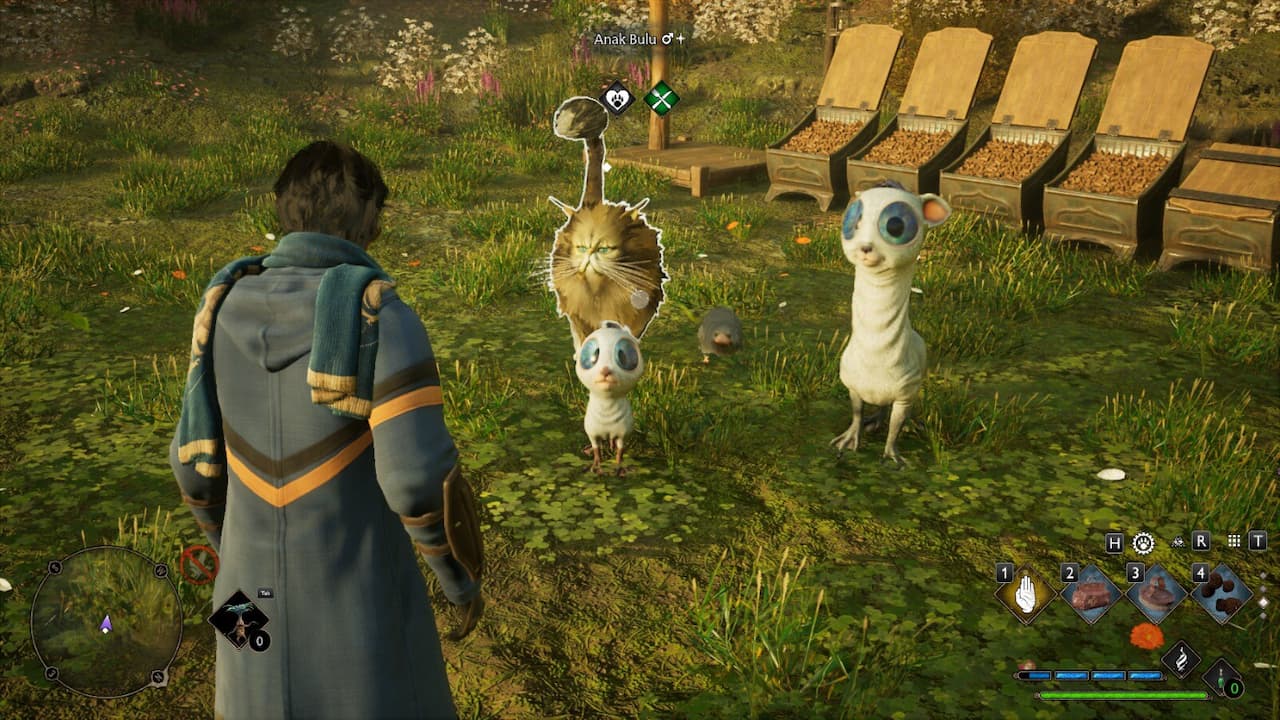
Task: Open the grid inventory icon in the HUD
Action: 1233,542
